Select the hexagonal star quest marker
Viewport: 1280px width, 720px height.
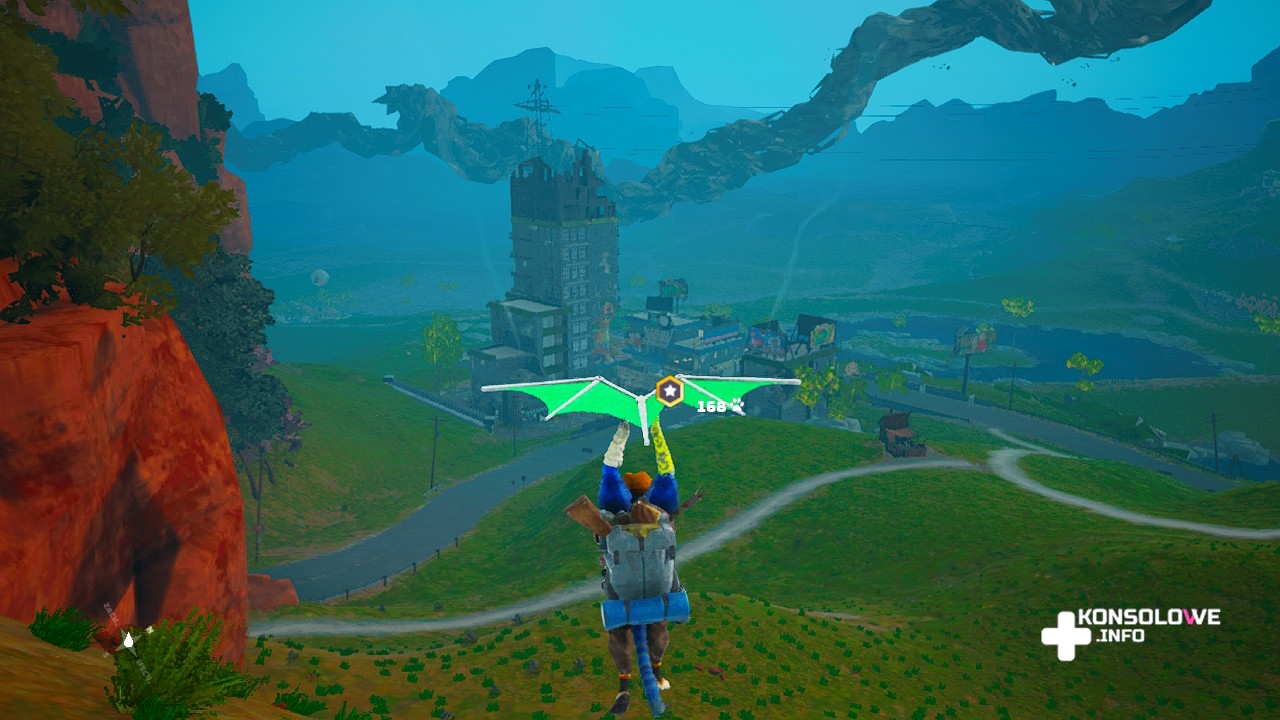(x=669, y=391)
